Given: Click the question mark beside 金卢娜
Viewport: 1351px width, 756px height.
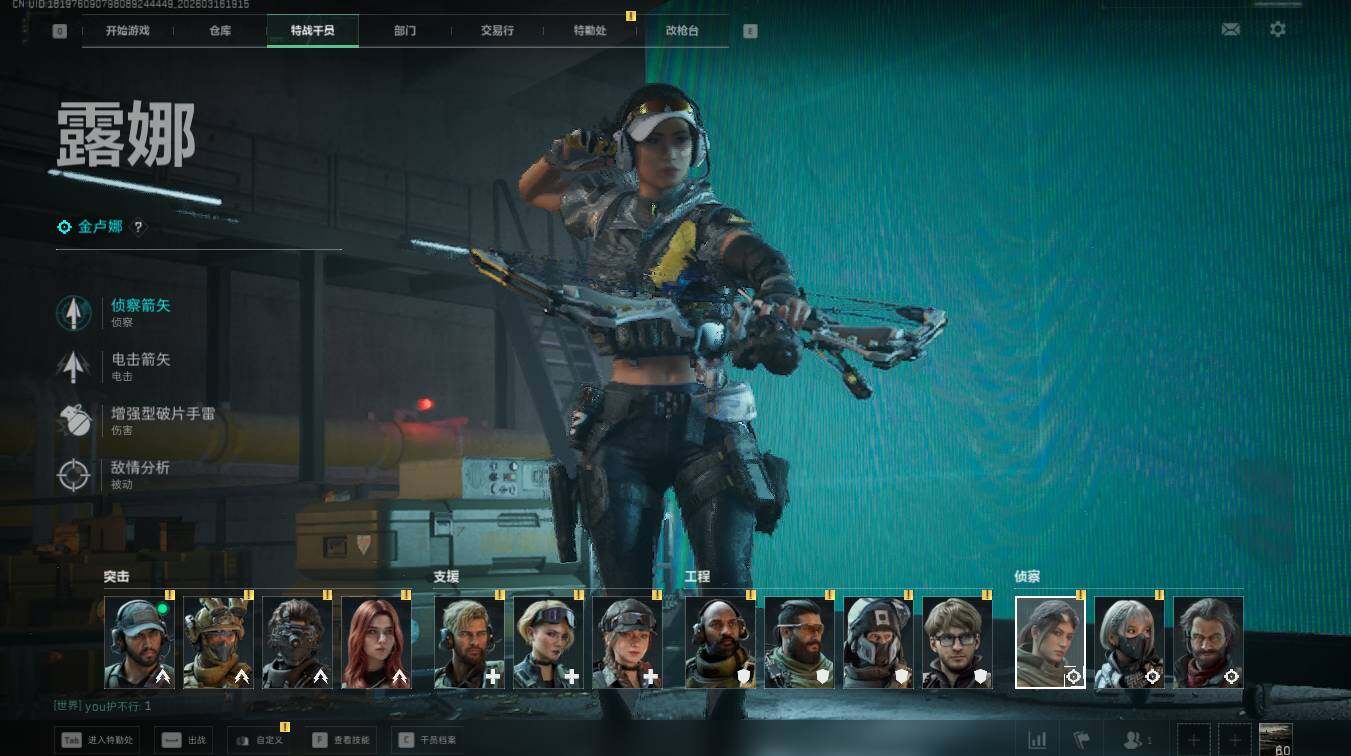Looking at the screenshot, I should [x=139, y=228].
